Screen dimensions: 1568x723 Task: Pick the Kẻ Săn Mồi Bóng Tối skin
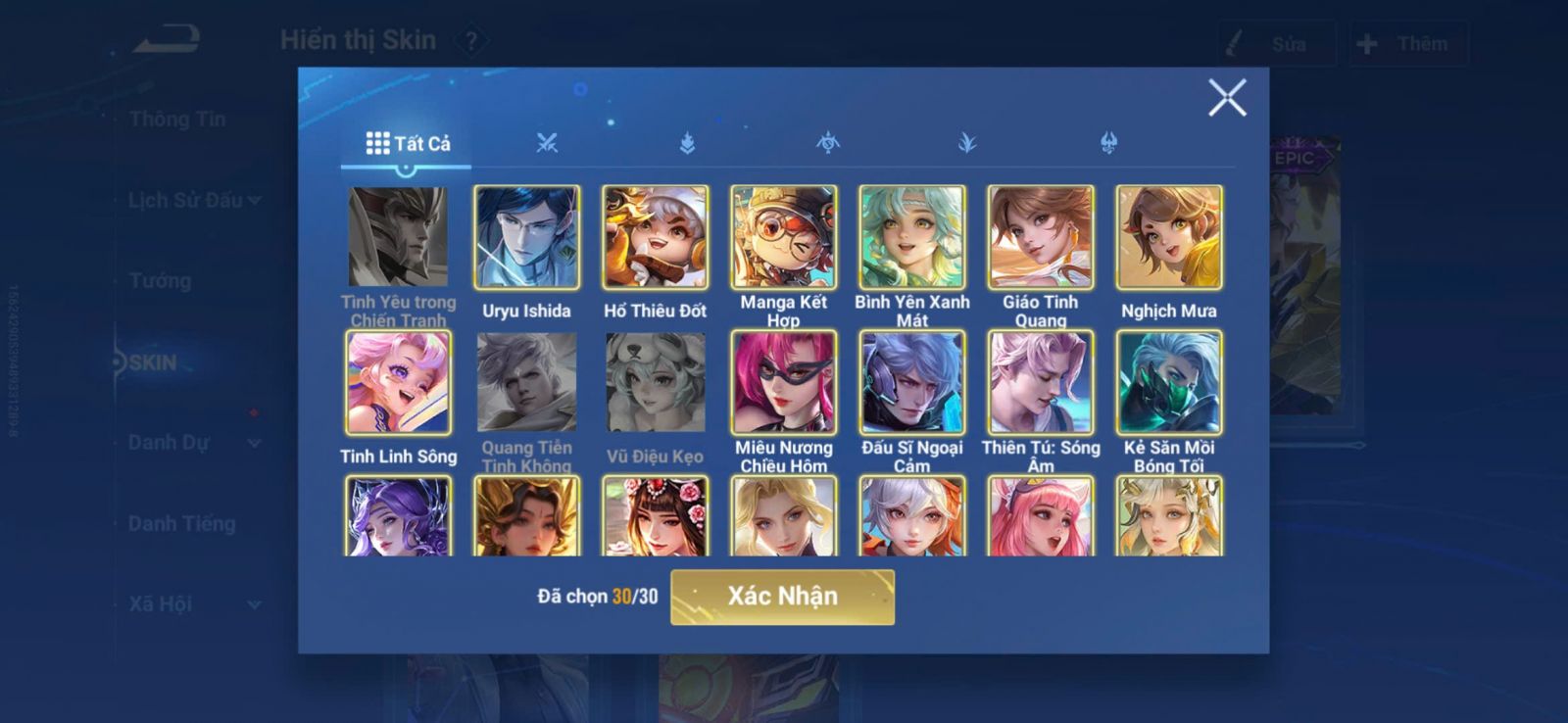tap(1169, 382)
